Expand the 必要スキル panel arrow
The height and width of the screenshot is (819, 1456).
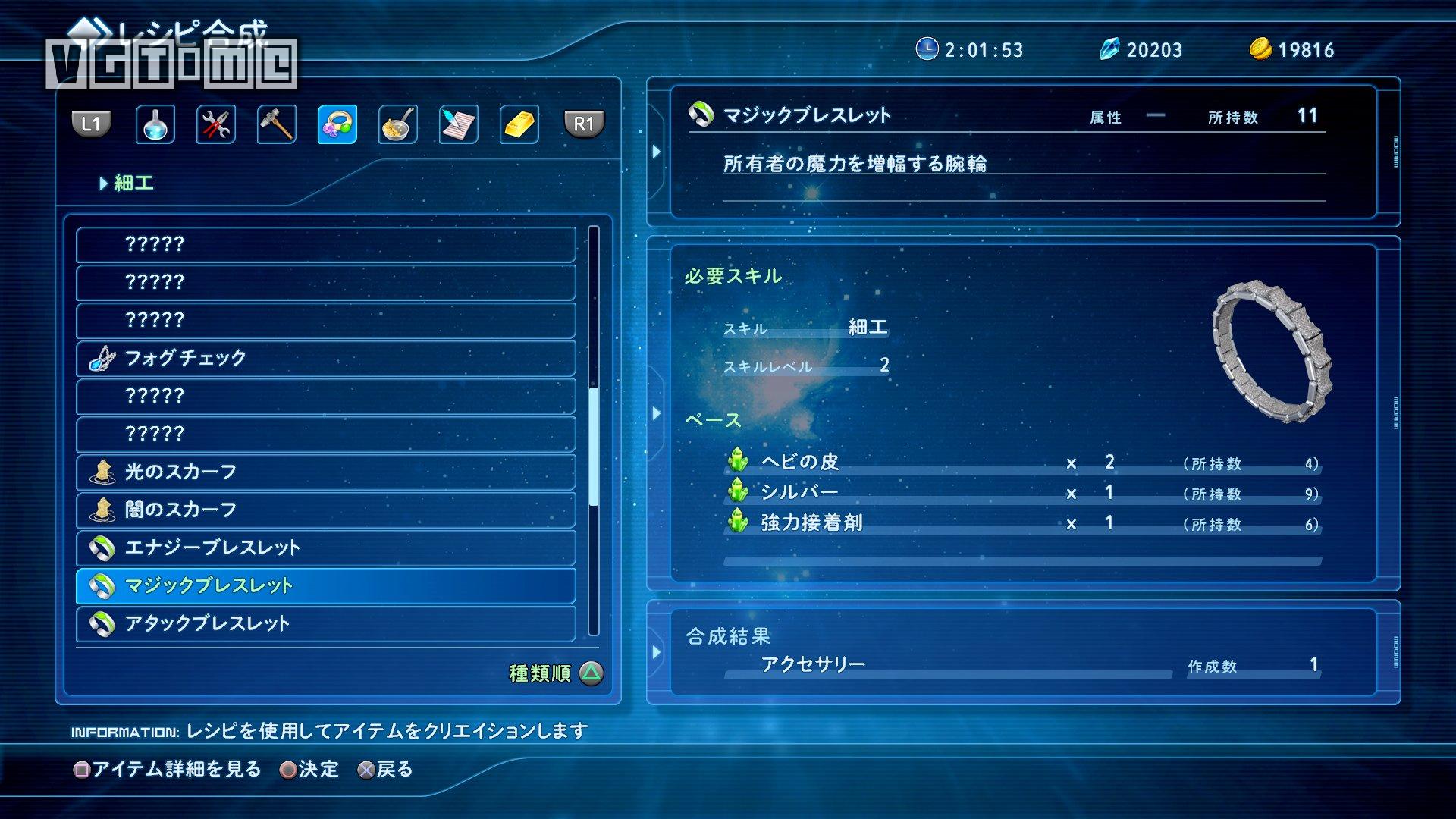tap(657, 413)
